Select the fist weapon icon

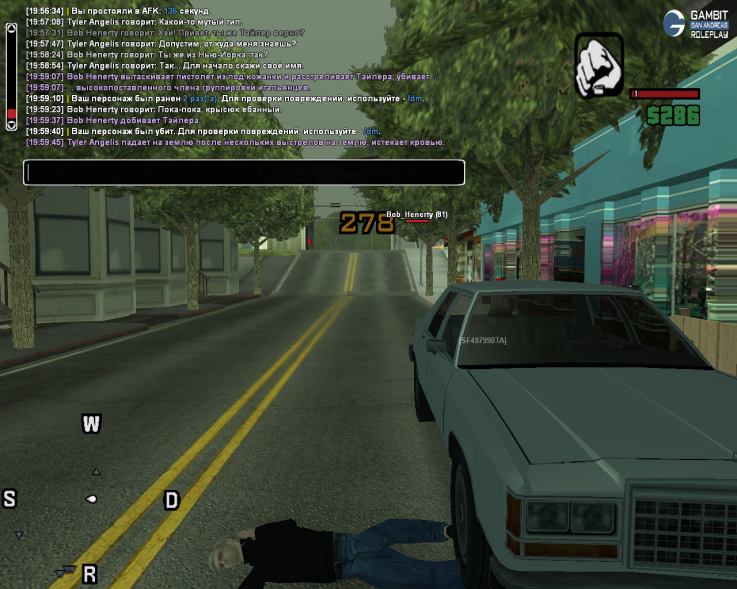coord(599,66)
